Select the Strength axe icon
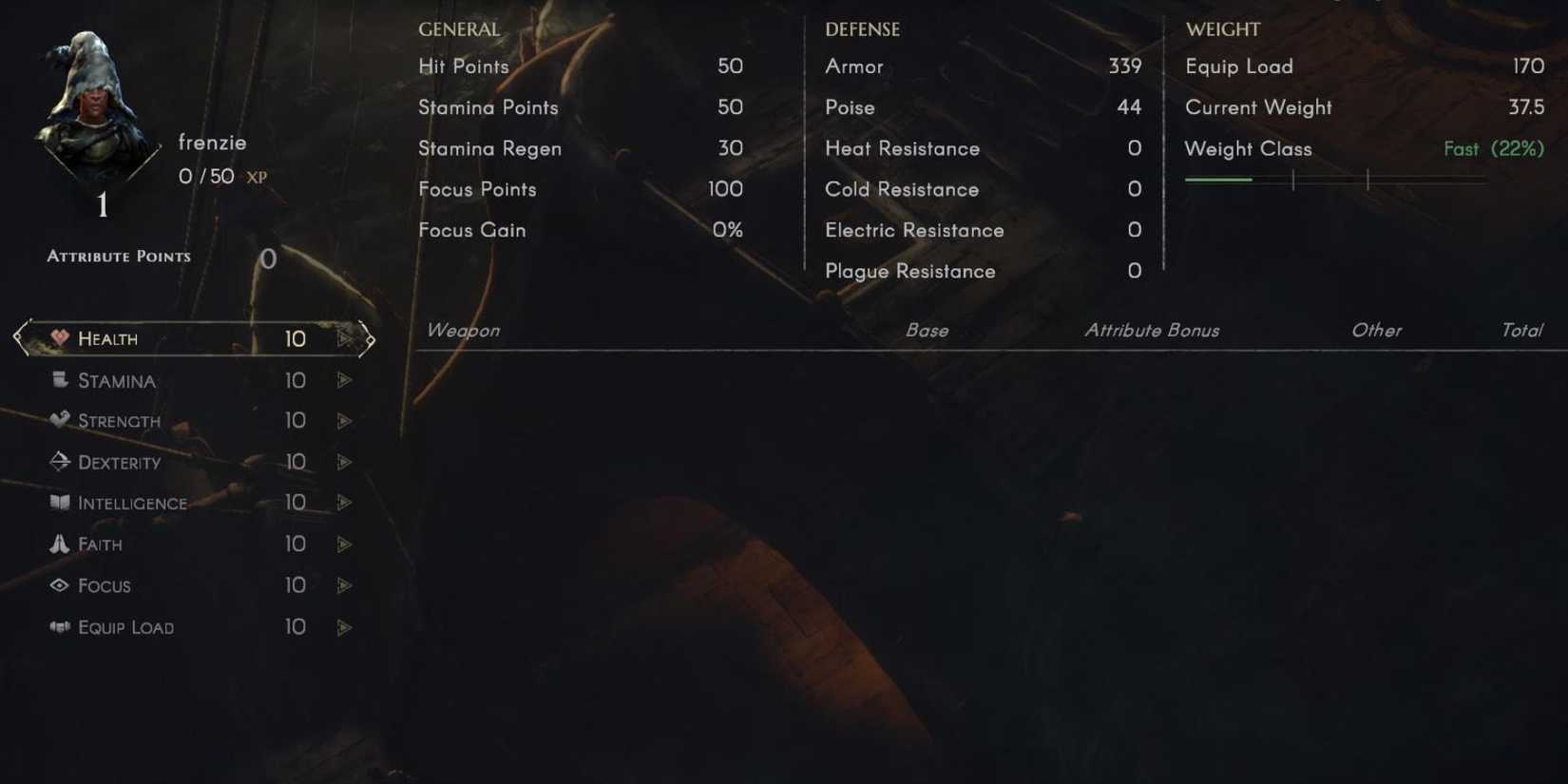1568x784 pixels. coord(61,421)
